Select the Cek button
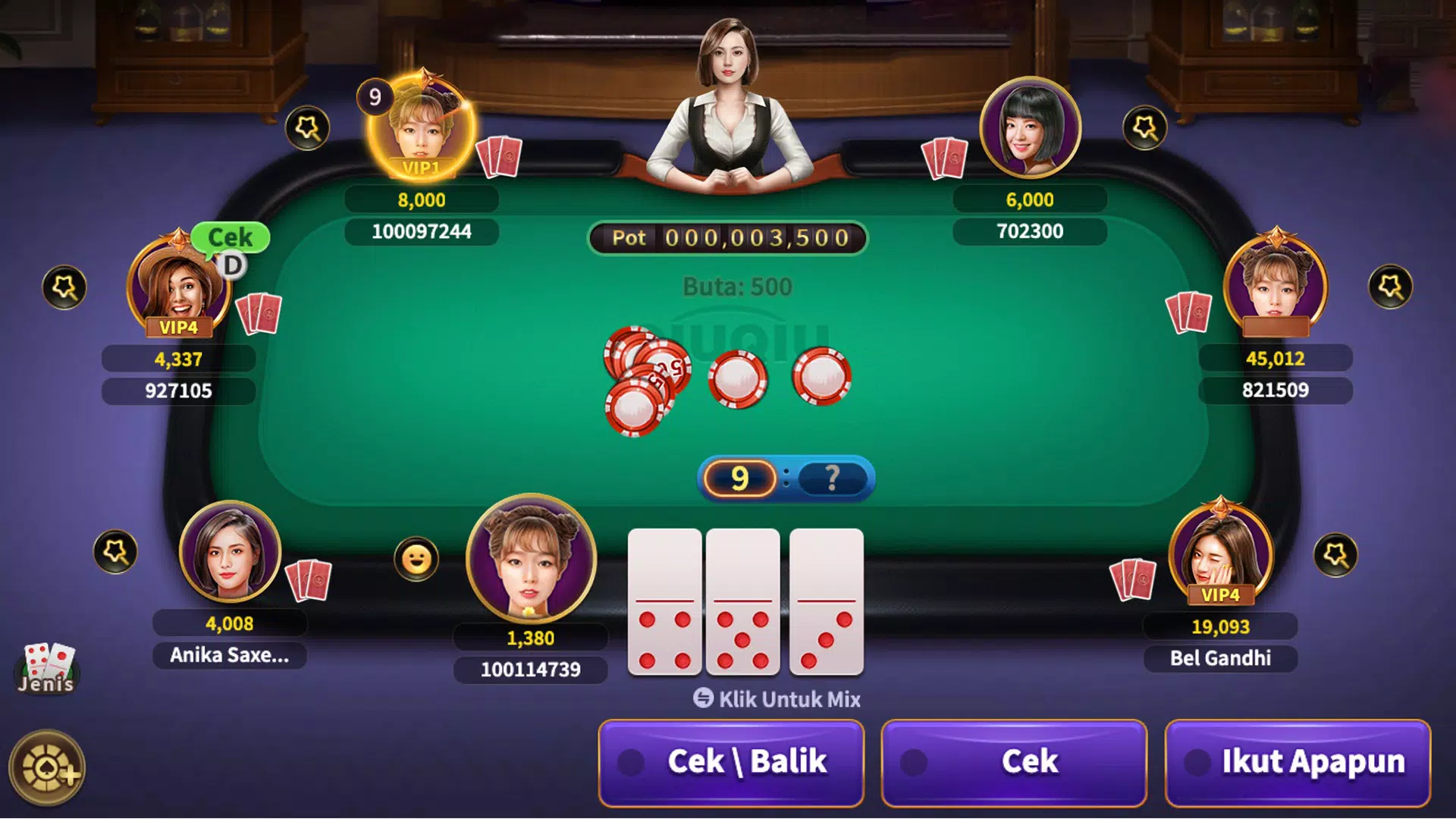 (x=1014, y=762)
